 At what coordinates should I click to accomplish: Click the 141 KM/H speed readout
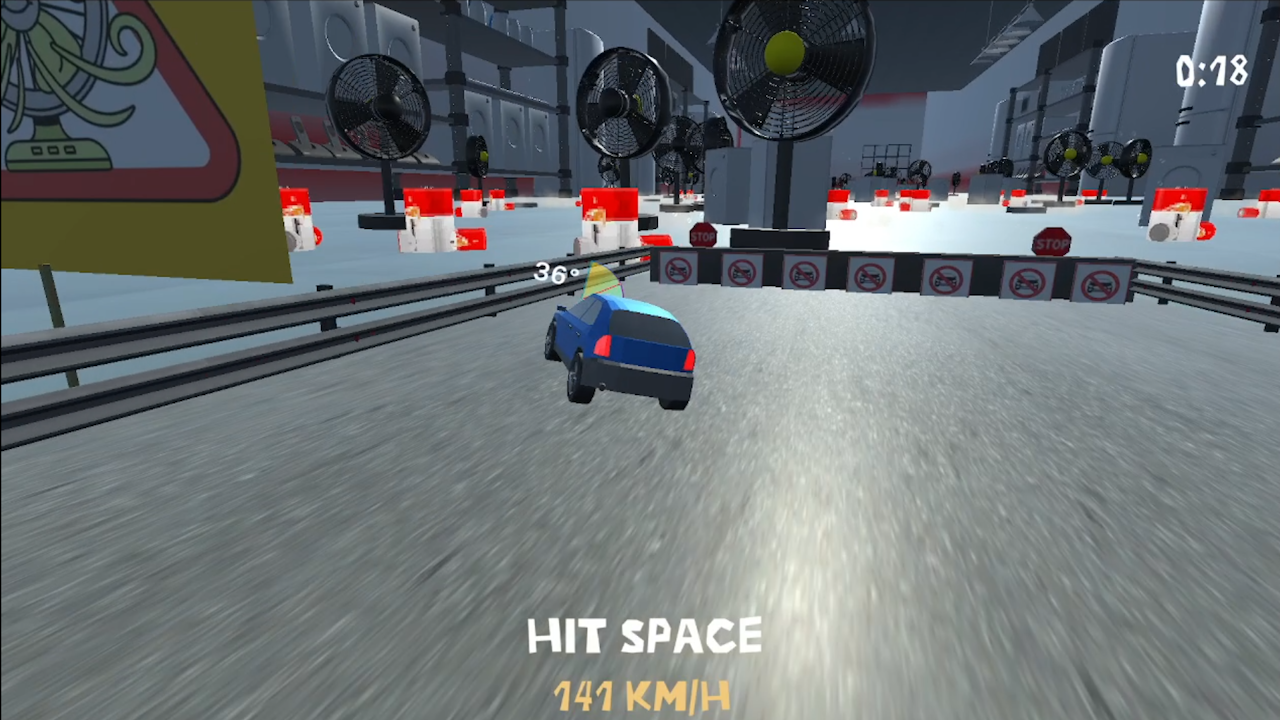[643, 695]
